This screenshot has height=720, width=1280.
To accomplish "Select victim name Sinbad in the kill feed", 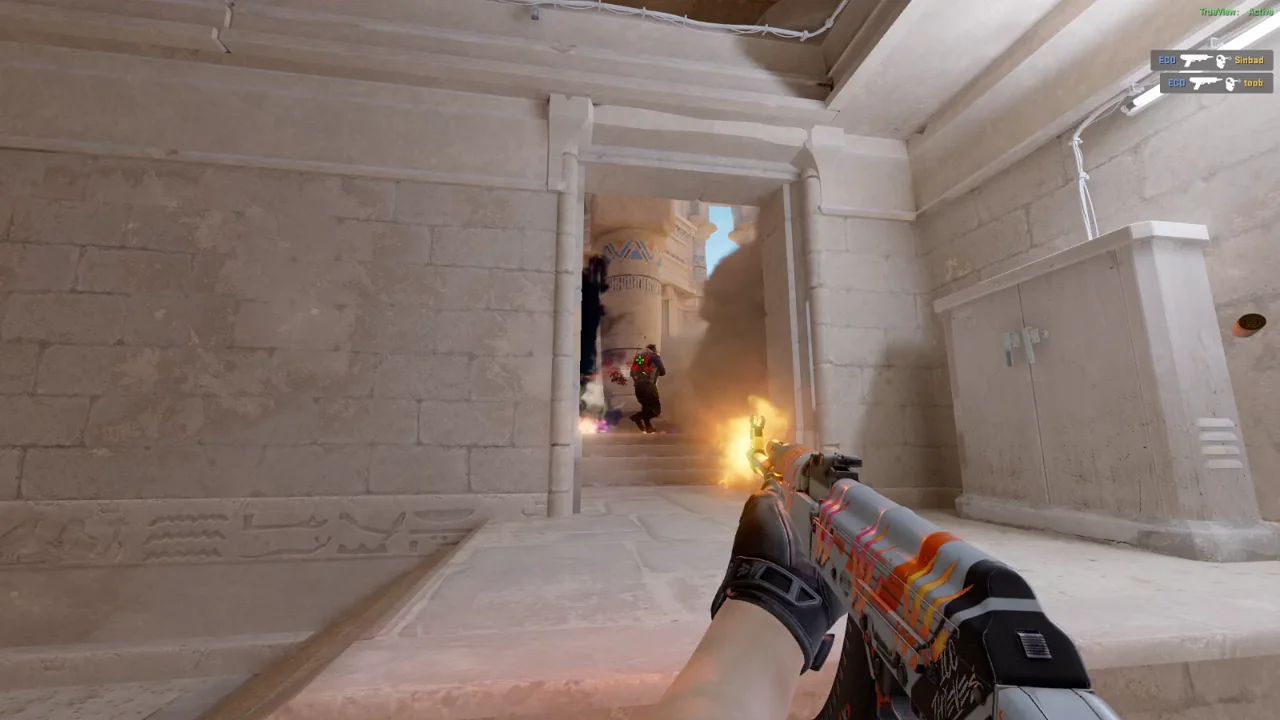I will click(1250, 60).
